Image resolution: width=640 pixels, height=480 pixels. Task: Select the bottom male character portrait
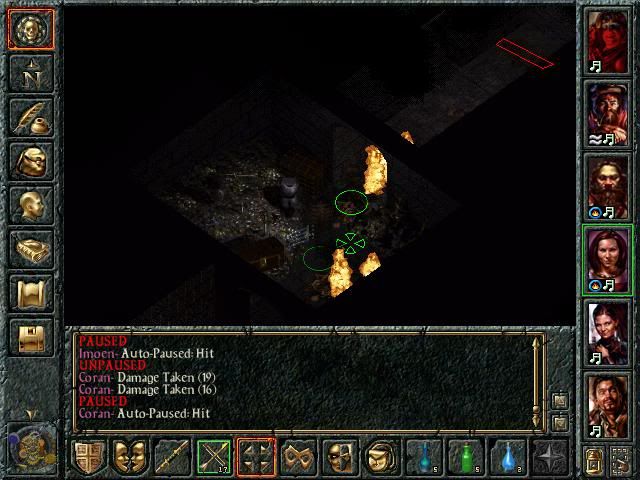tap(608, 406)
